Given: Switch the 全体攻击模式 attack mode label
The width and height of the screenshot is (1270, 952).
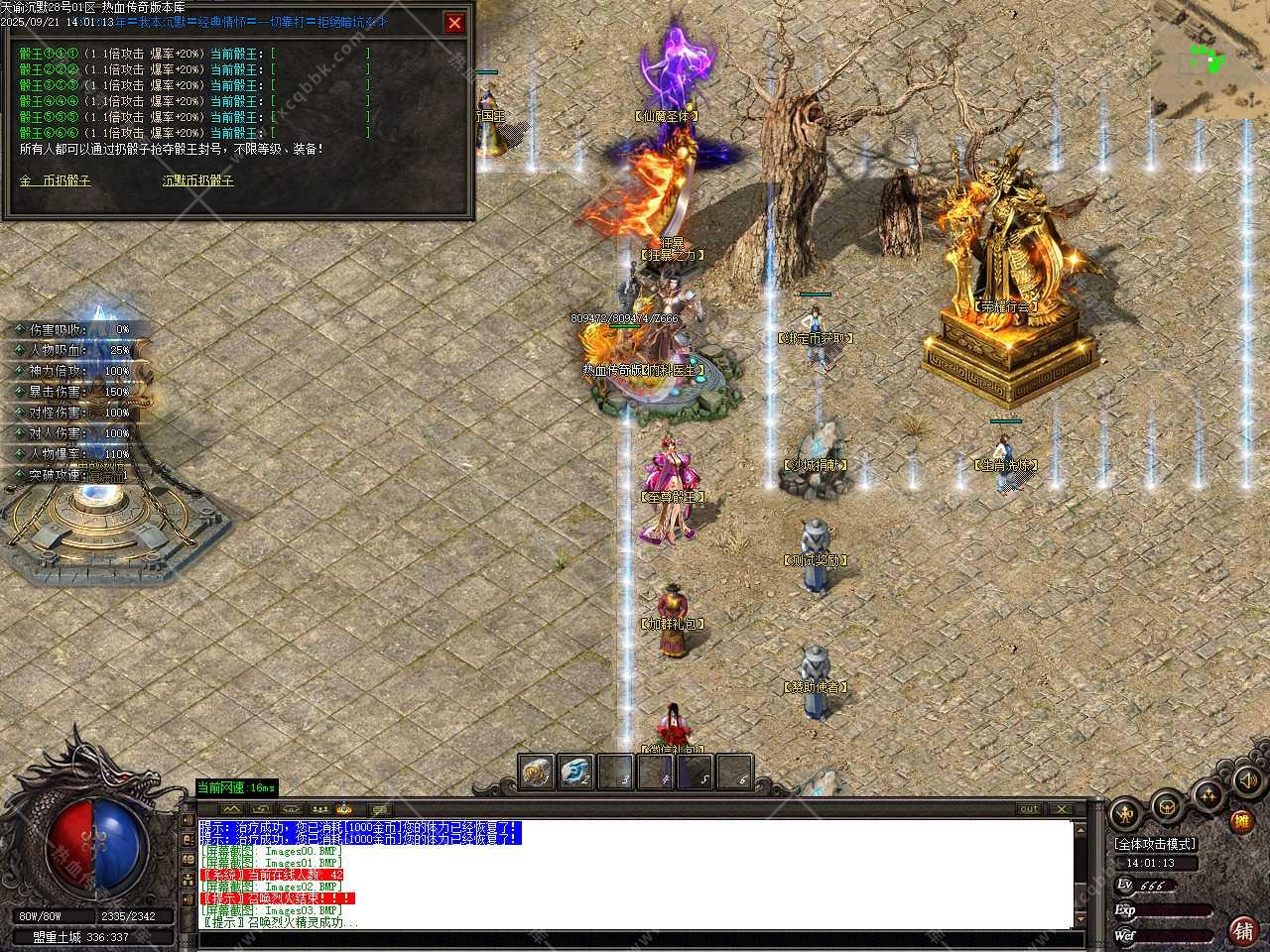Looking at the screenshot, I should [x=1155, y=844].
